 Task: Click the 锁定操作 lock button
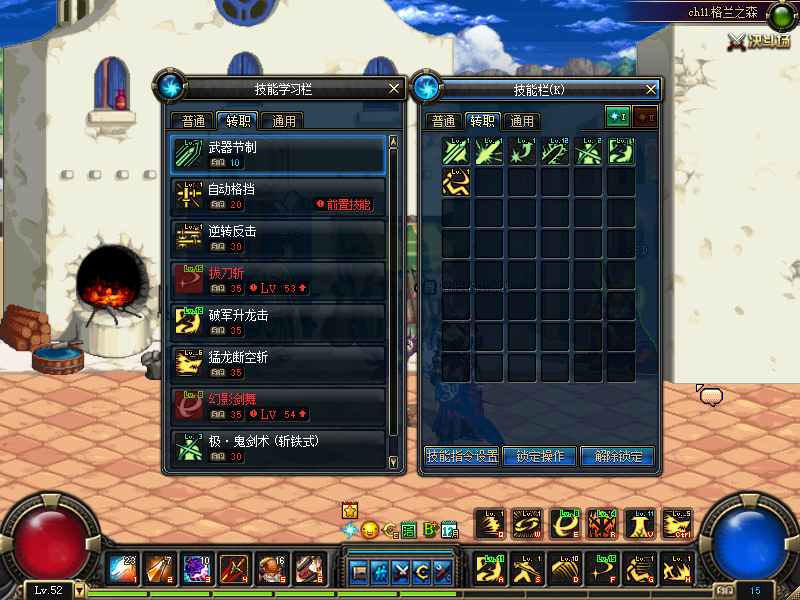pos(540,456)
